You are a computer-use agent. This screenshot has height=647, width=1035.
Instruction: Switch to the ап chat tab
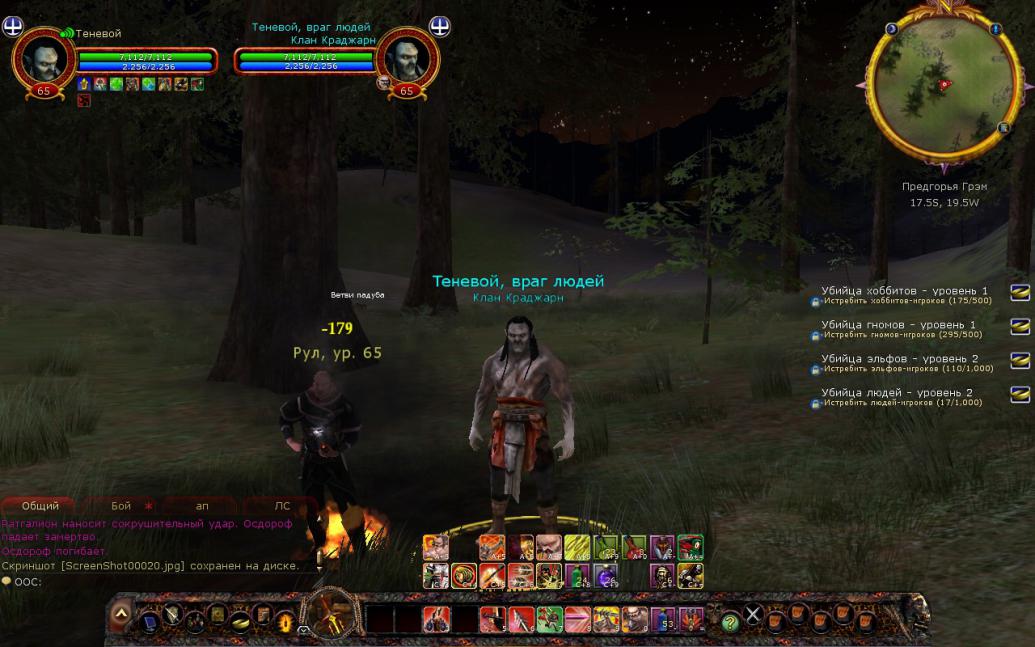(x=201, y=506)
